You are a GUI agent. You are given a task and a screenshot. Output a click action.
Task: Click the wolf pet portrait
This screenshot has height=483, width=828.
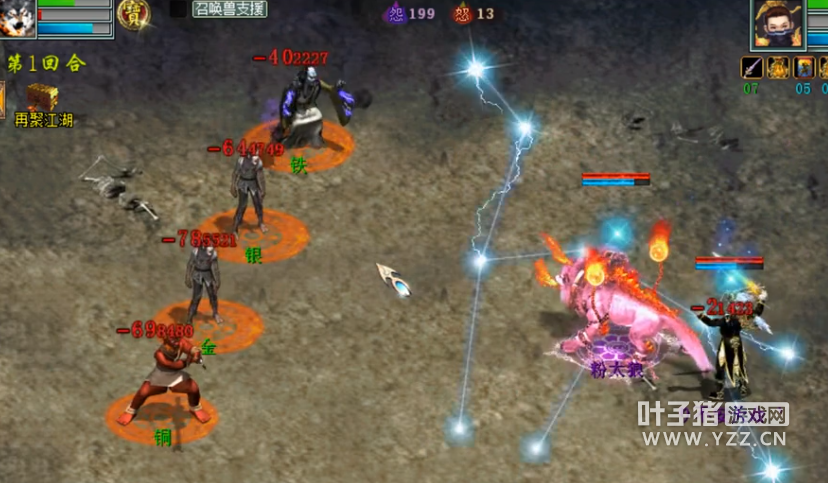point(17,17)
